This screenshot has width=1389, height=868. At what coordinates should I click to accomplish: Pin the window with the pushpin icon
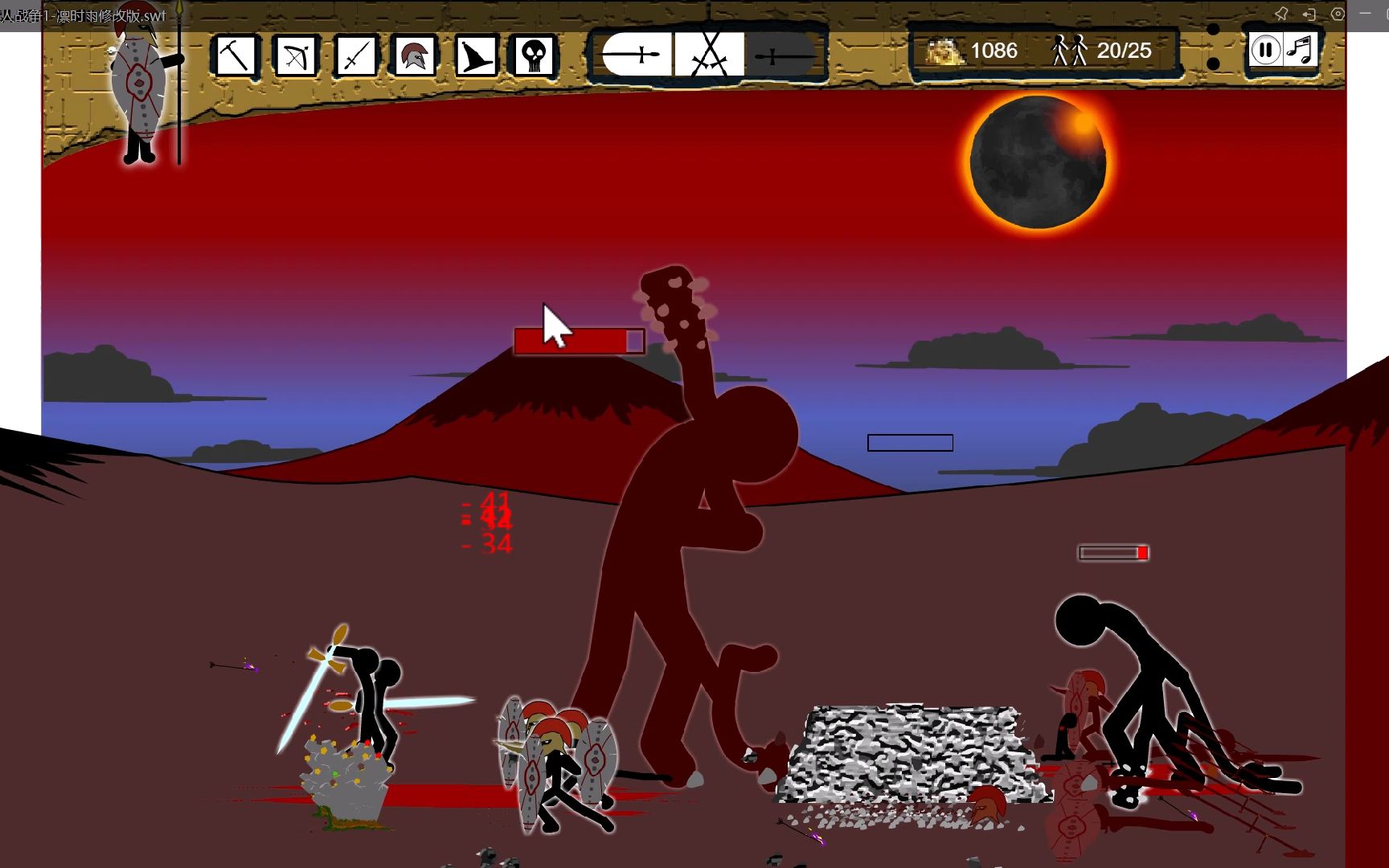1281,14
